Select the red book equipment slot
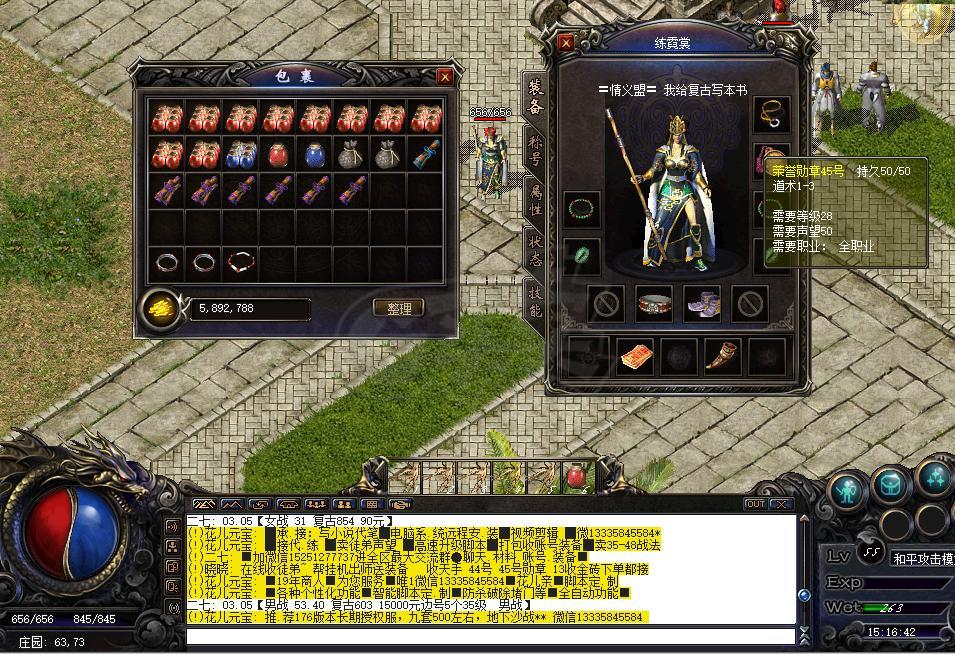The height and width of the screenshot is (654, 955). coord(635,355)
